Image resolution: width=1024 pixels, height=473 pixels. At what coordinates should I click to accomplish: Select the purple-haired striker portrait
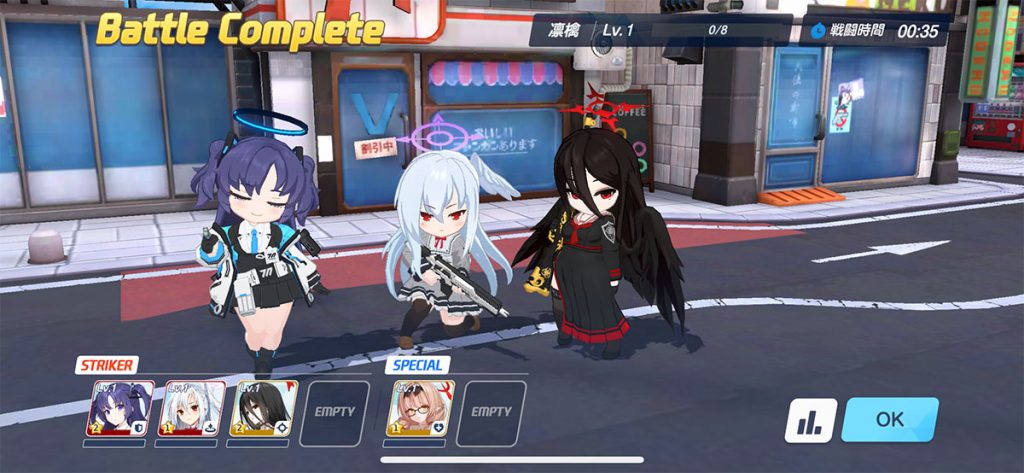[120, 409]
